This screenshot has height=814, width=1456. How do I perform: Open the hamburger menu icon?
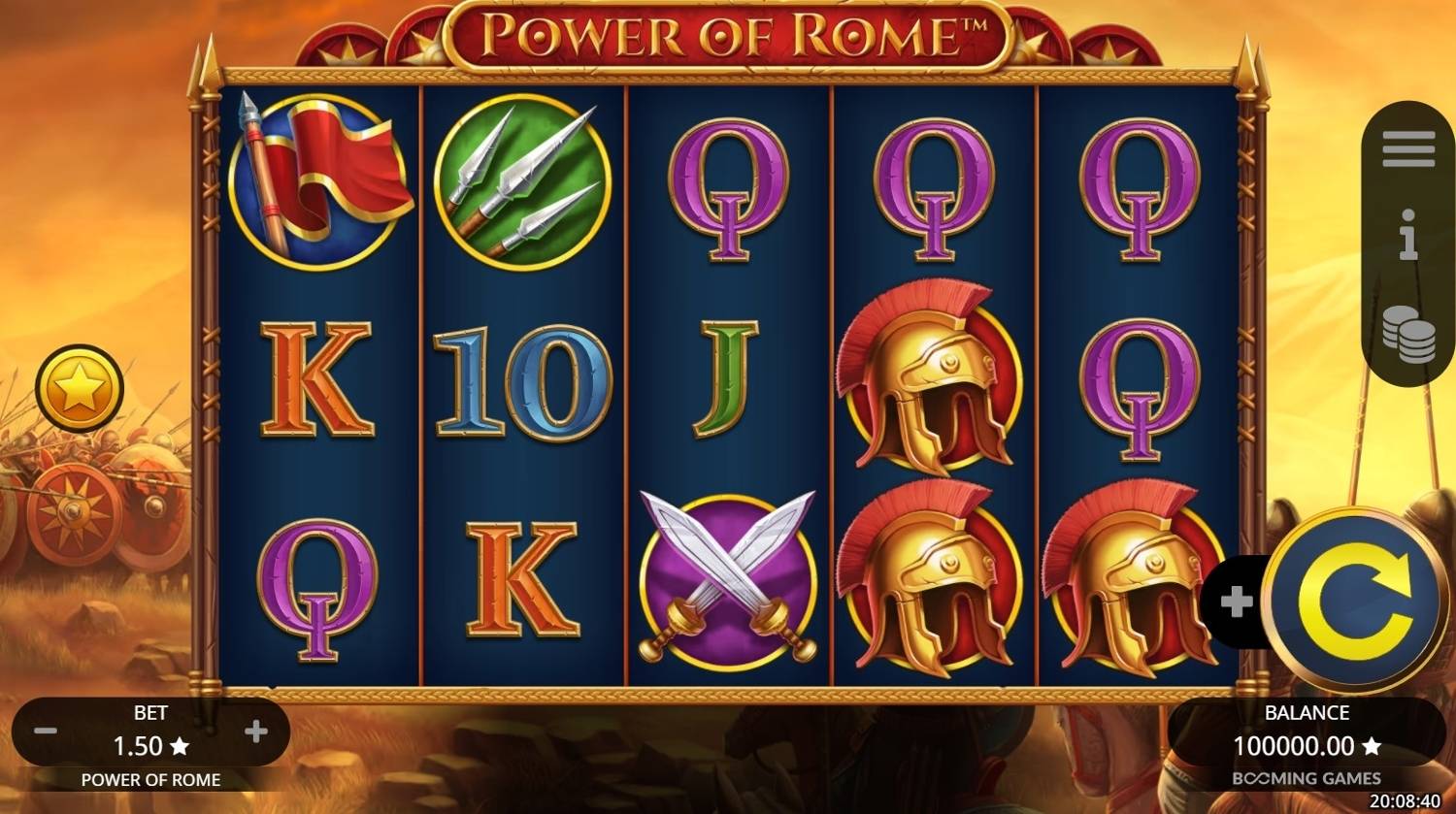[x=1406, y=147]
